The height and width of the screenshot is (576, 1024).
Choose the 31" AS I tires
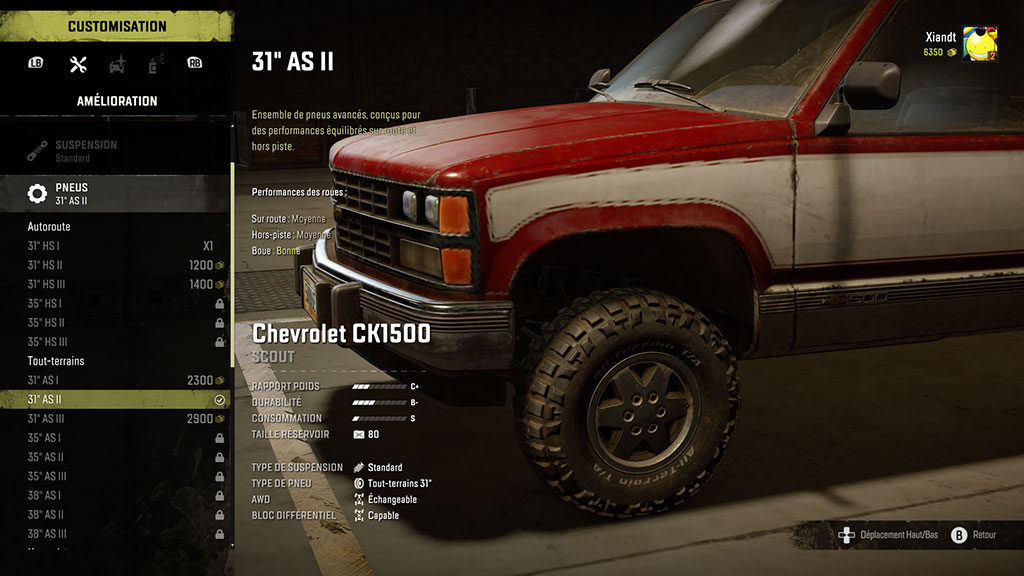[x=120, y=380]
